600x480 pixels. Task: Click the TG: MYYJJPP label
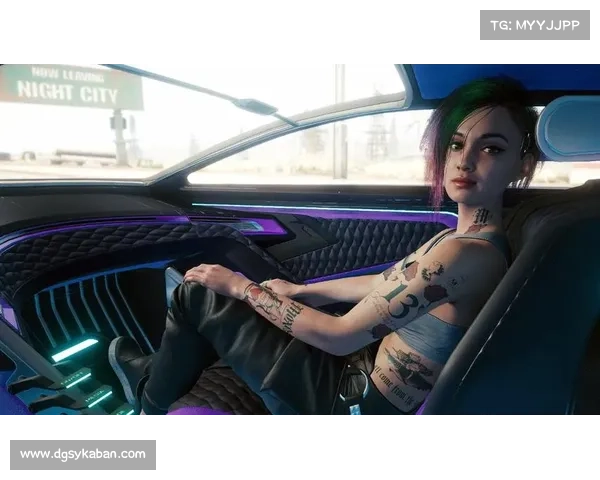(535, 24)
